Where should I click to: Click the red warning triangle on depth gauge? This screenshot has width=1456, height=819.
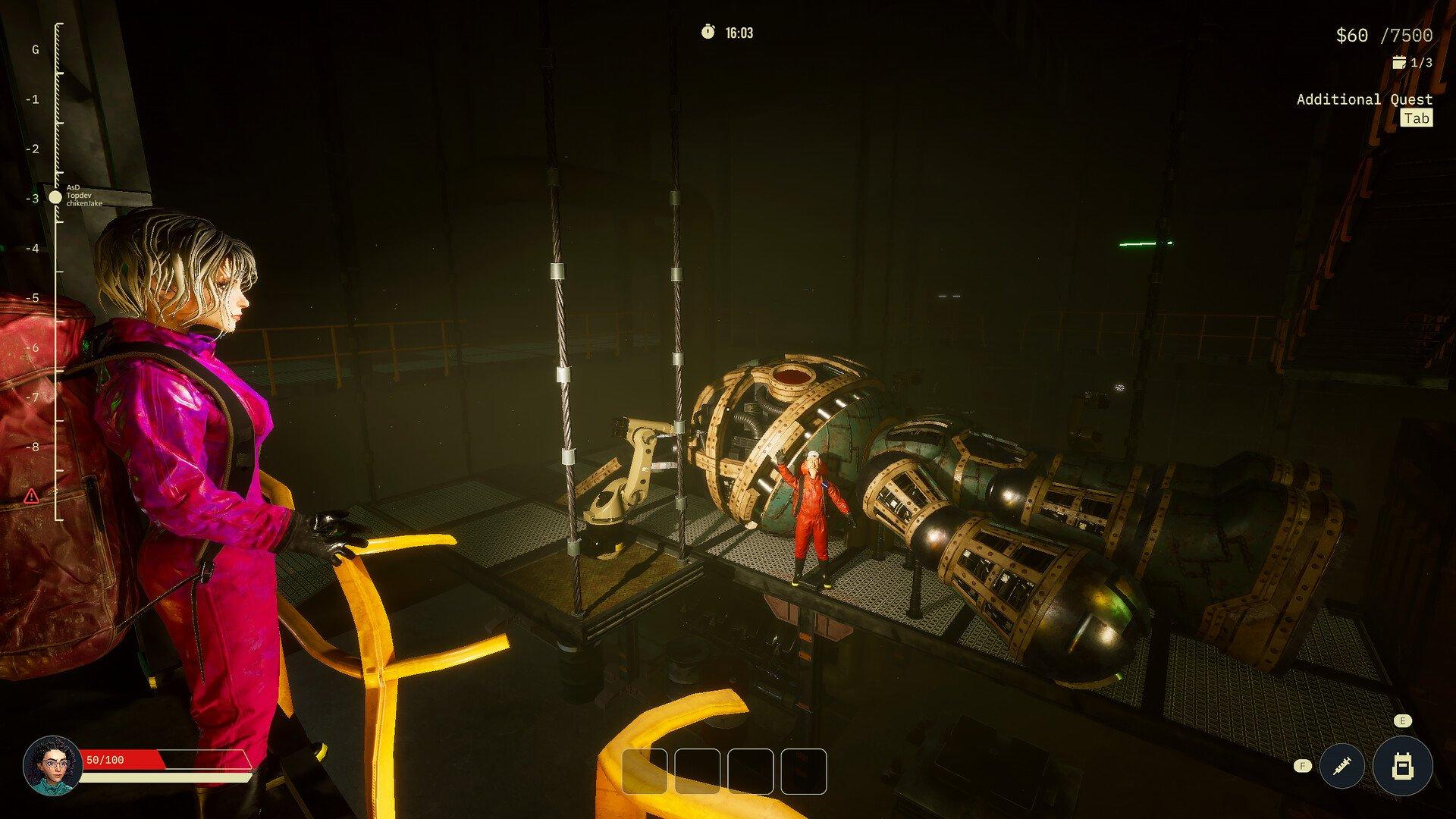(31, 497)
